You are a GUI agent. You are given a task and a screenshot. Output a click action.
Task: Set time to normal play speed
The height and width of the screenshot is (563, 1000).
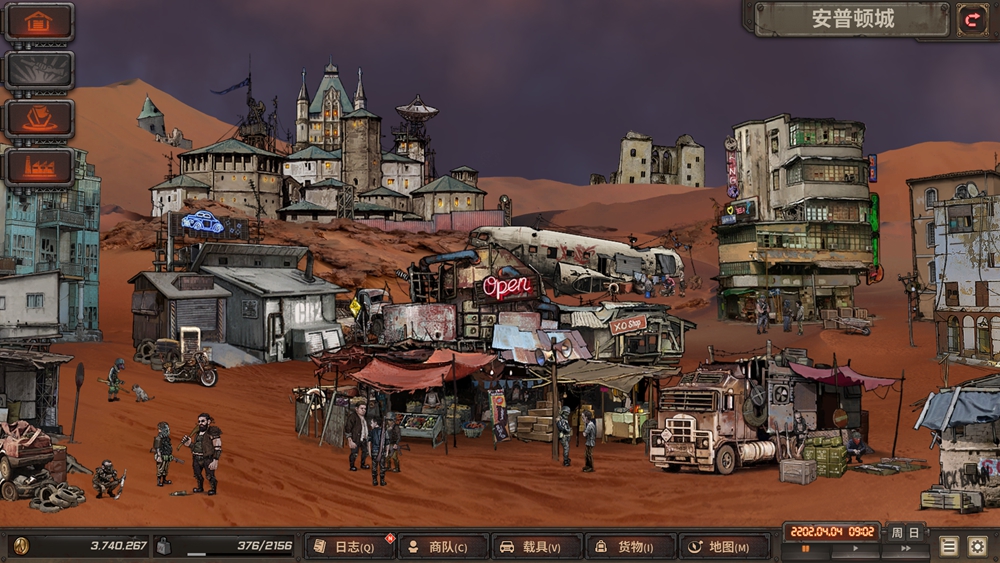(x=855, y=549)
